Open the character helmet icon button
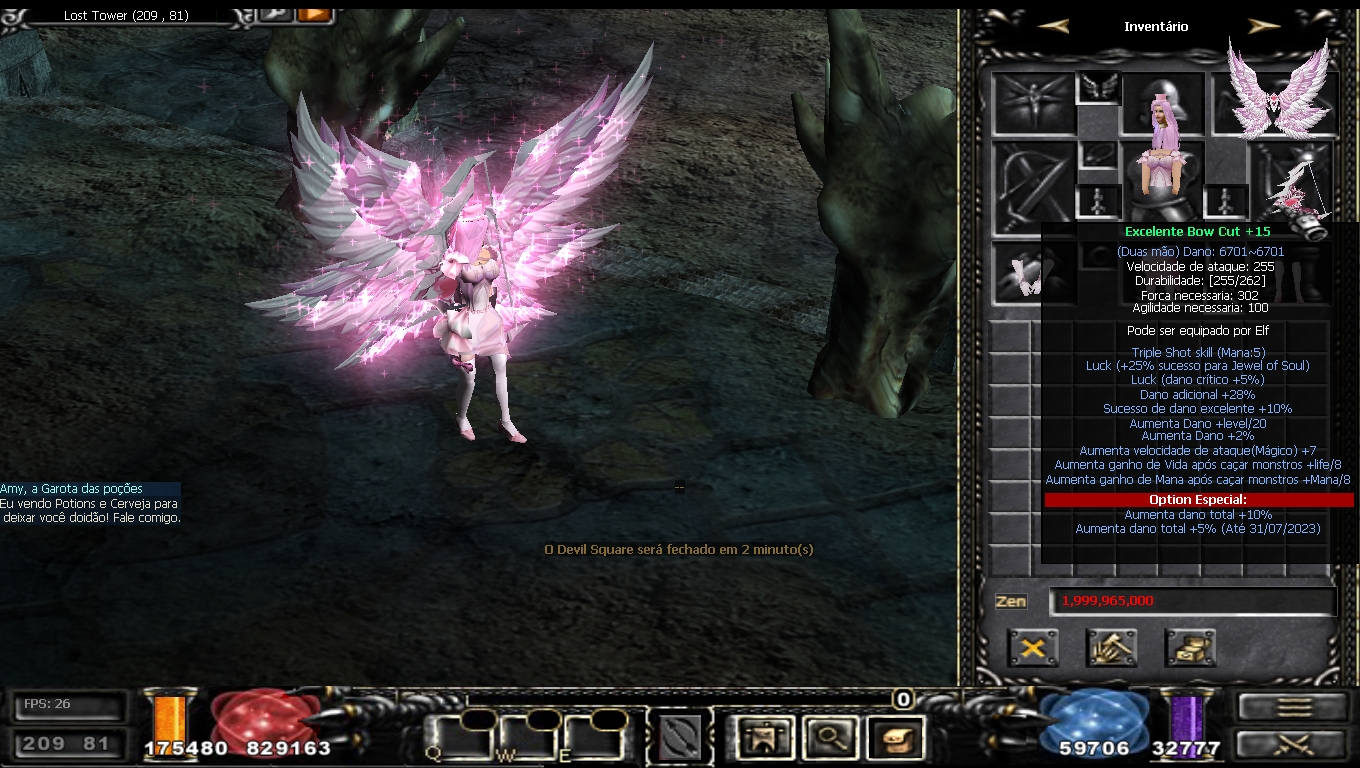This screenshot has width=1360, height=768. pyautogui.click(x=762, y=738)
